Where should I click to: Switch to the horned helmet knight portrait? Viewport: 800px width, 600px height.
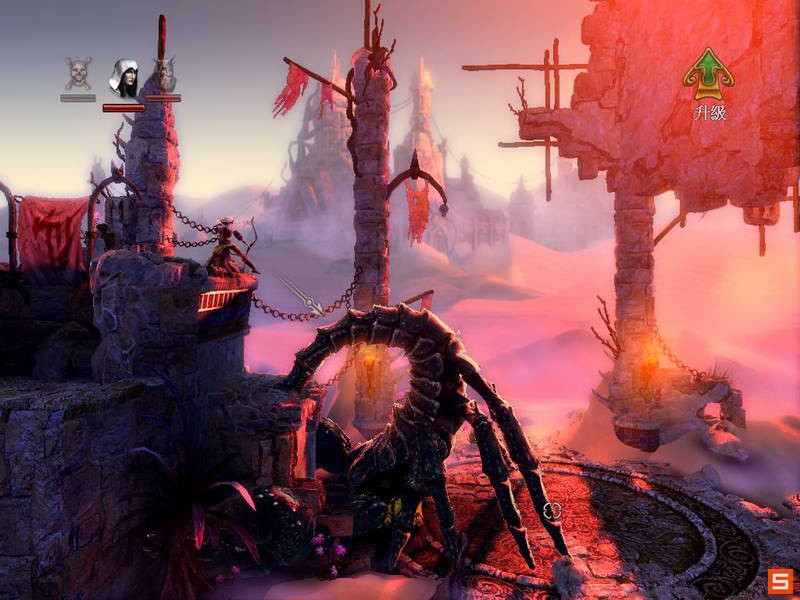164,74
